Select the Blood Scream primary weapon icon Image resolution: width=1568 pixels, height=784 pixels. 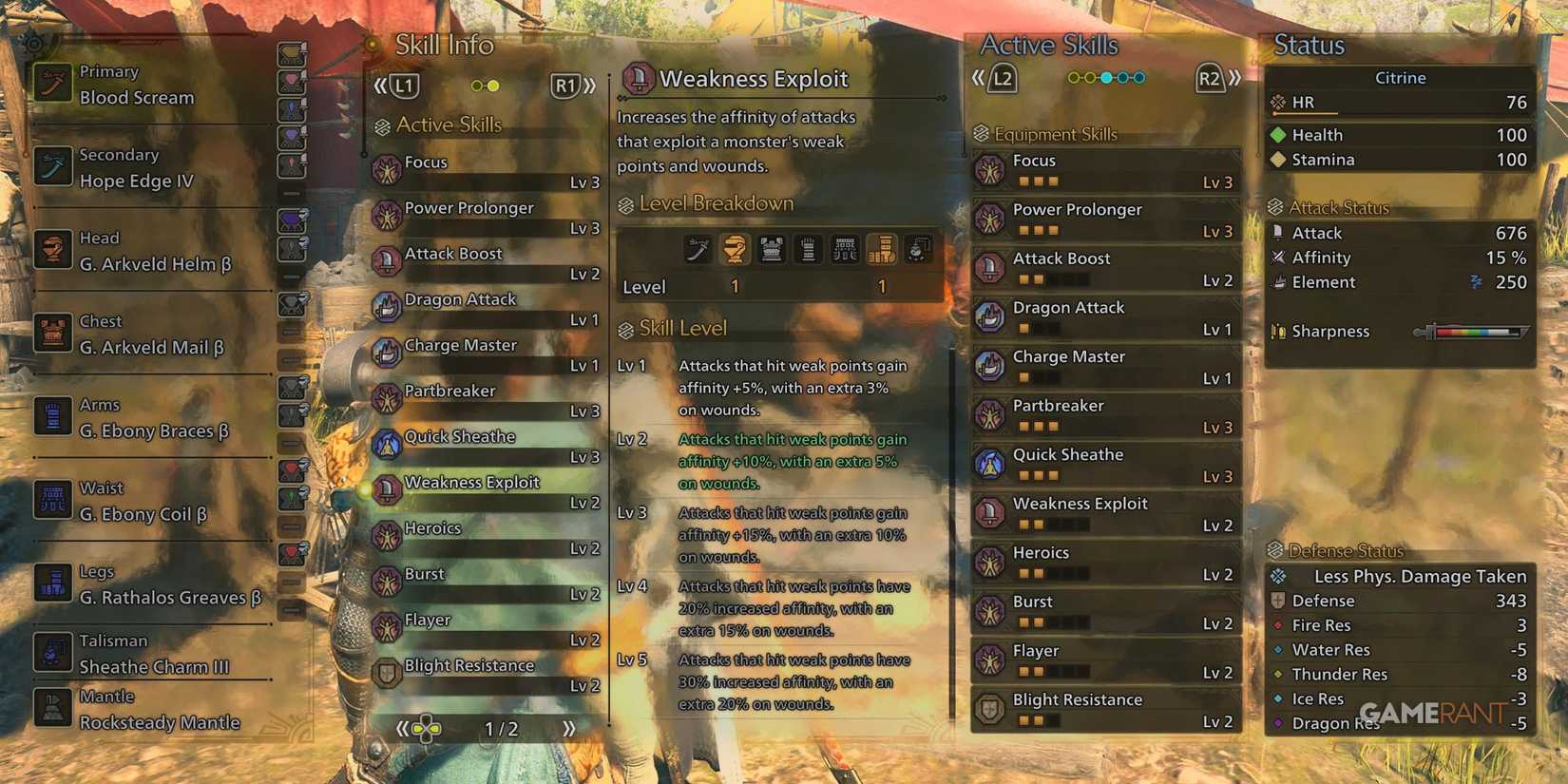coord(52,83)
